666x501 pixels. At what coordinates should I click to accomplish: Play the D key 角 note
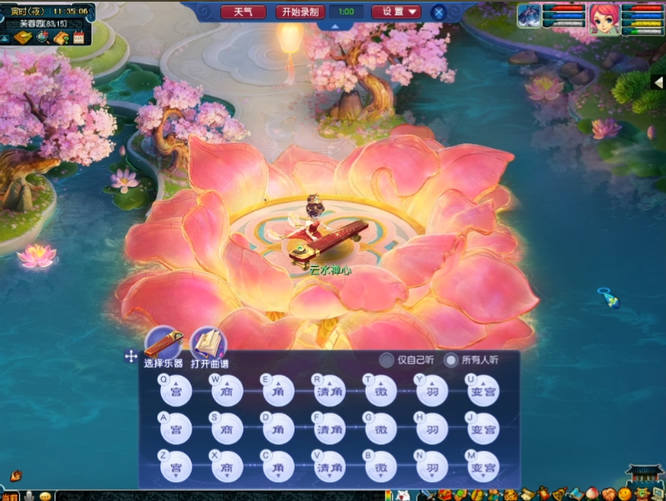click(x=277, y=429)
